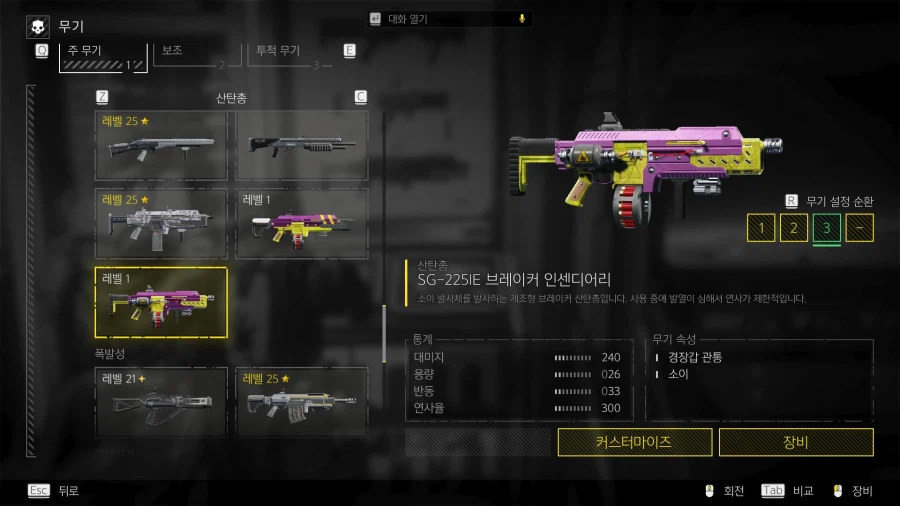Open the 대화 열기 chat bar
This screenshot has height=506, width=900.
(x=450, y=19)
